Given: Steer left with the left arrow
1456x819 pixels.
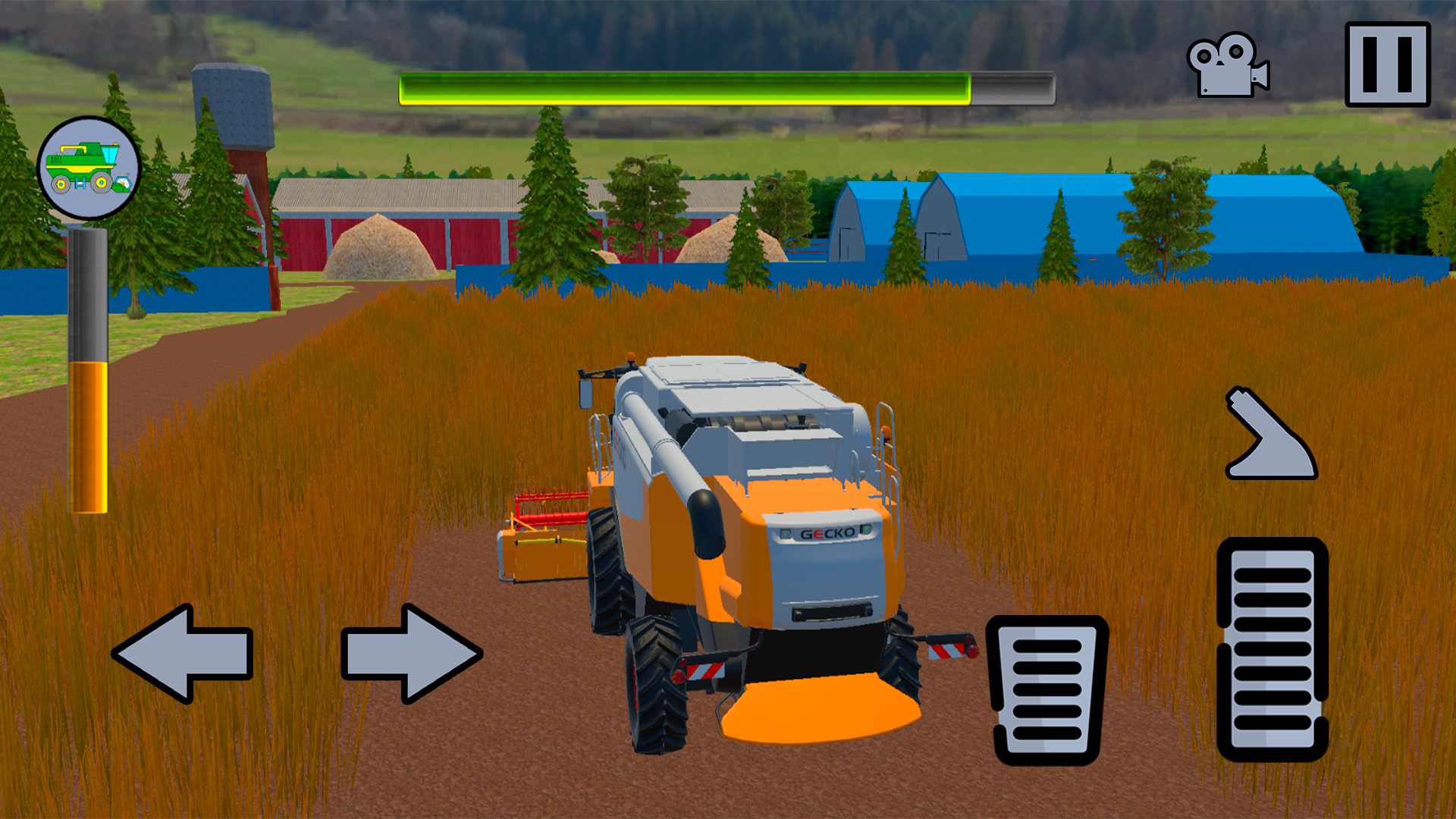Looking at the screenshot, I should pyautogui.click(x=186, y=652).
